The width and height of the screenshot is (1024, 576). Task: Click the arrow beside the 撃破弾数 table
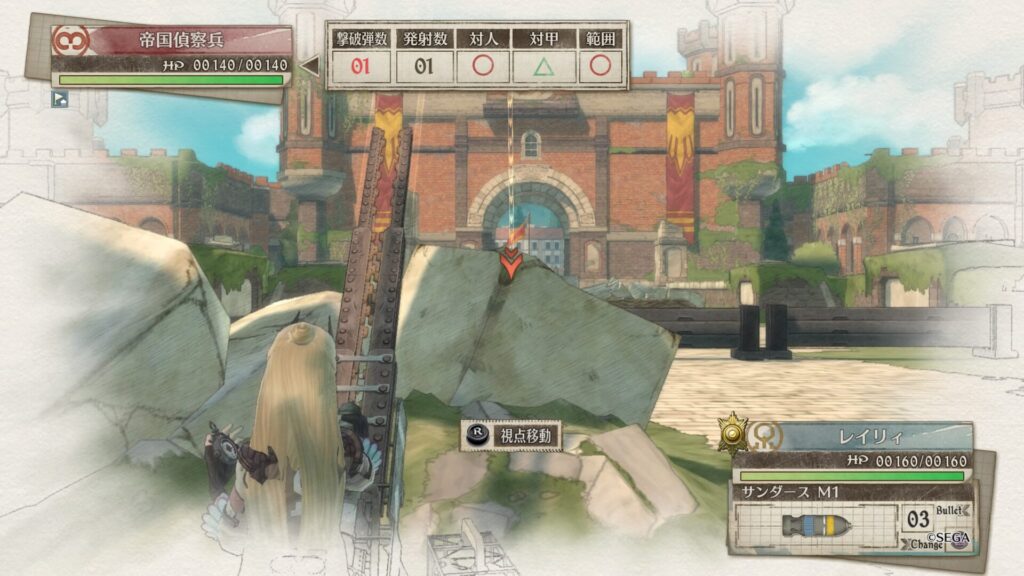pos(310,66)
